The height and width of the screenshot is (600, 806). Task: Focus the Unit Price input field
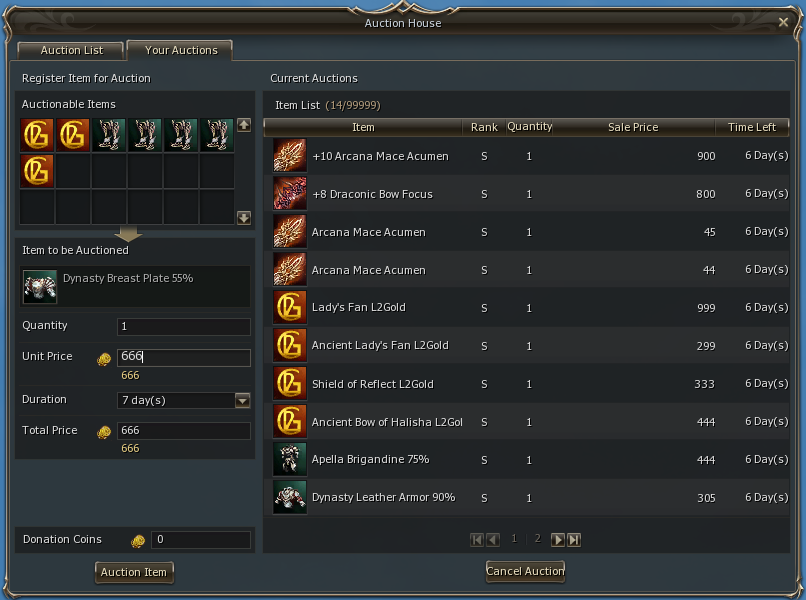pos(184,357)
